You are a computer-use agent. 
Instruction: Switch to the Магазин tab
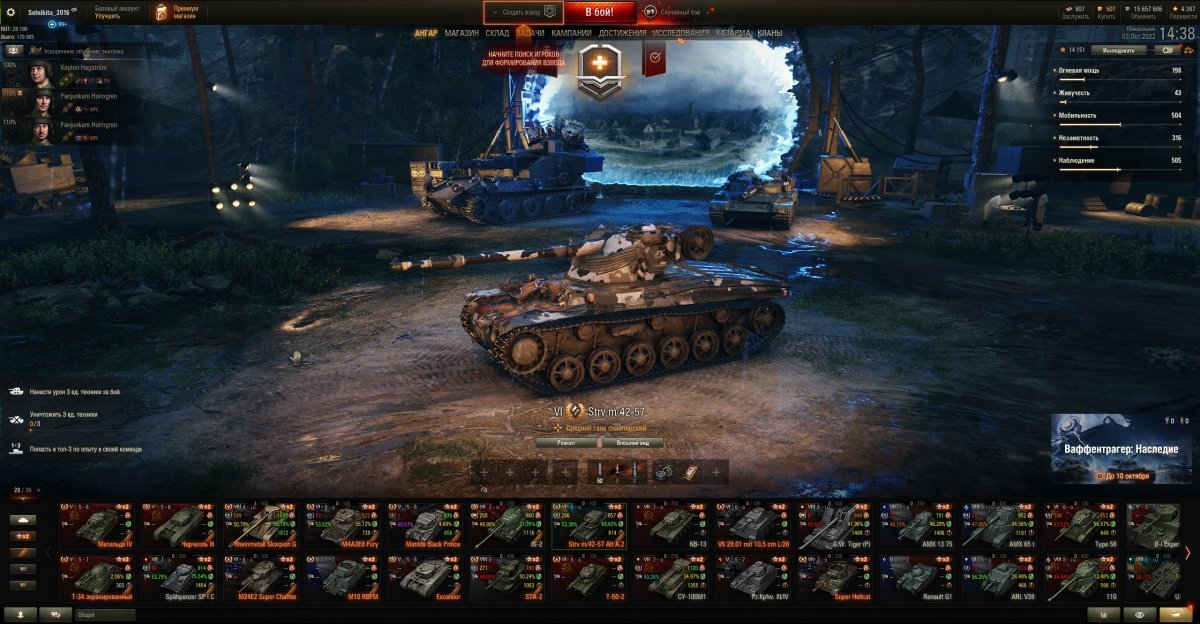click(461, 33)
